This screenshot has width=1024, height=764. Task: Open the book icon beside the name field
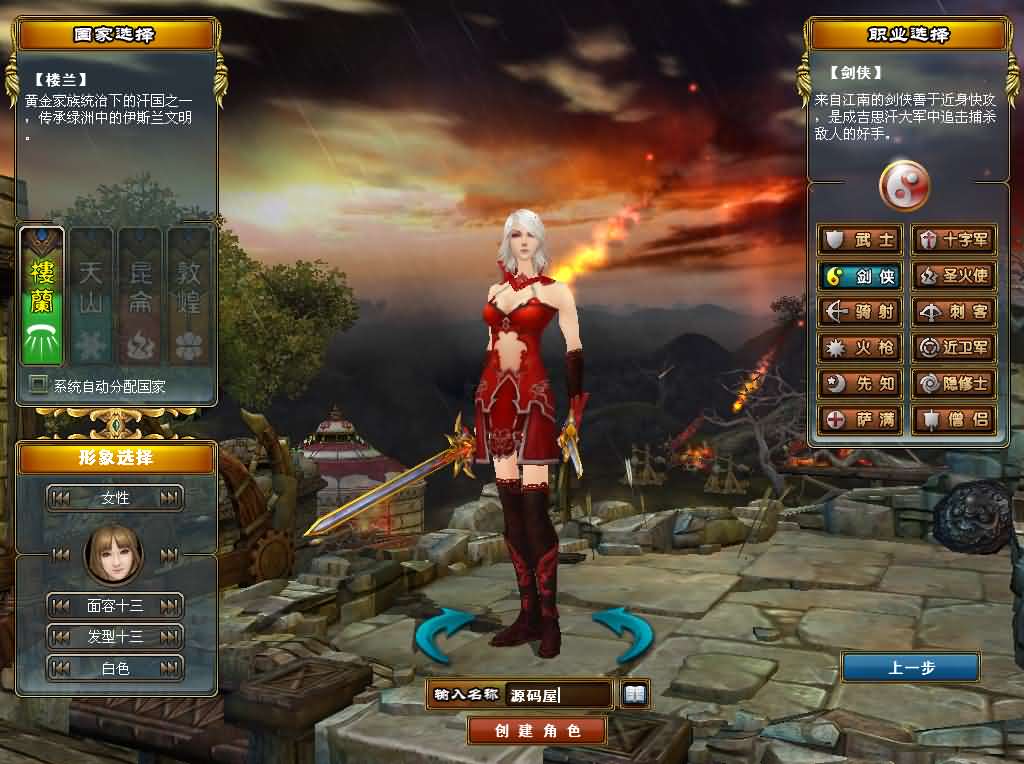tap(635, 693)
